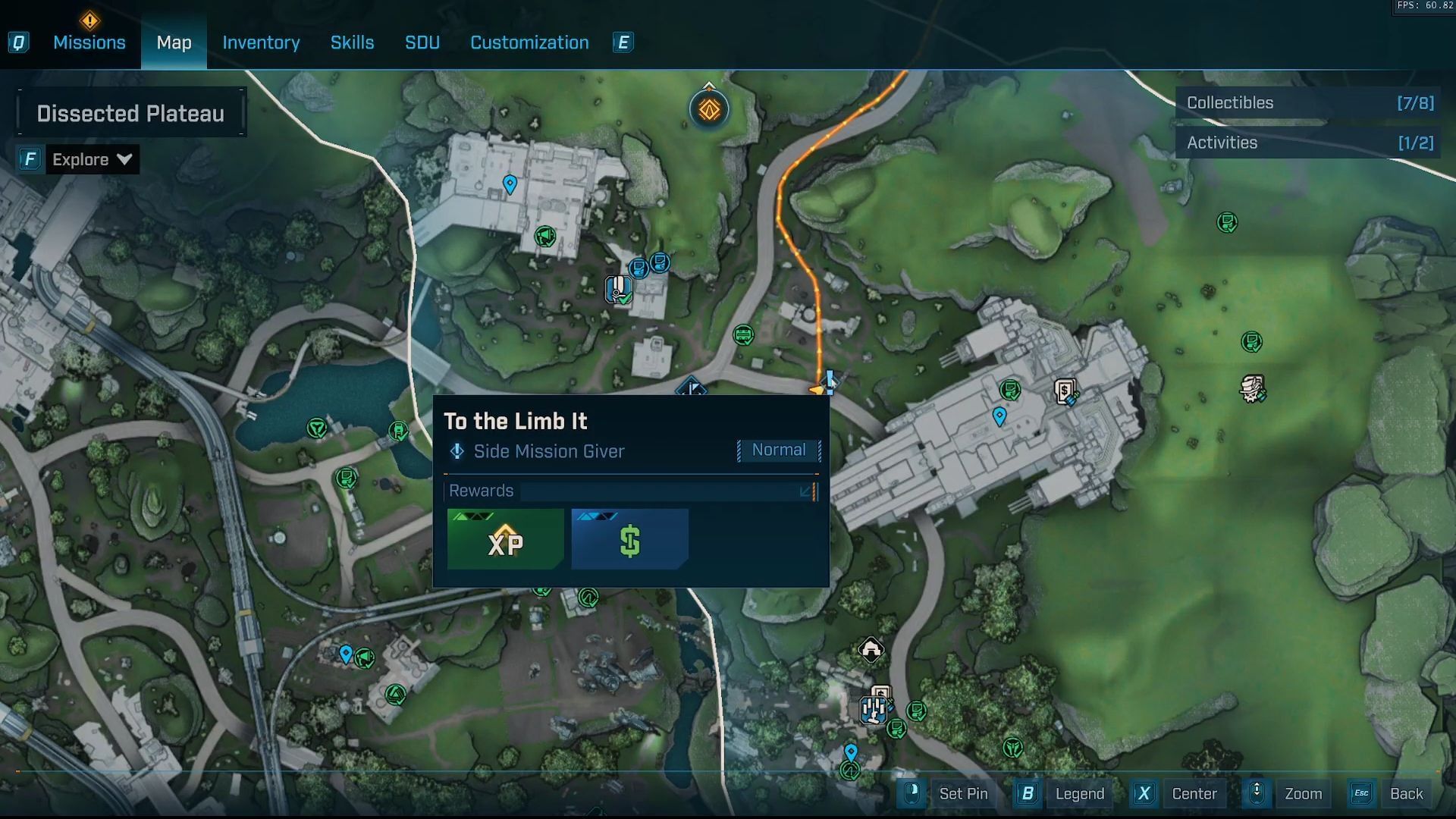1456x819 pixels.
Task: Expand the Explore dropdown
Action: point(92,160)
